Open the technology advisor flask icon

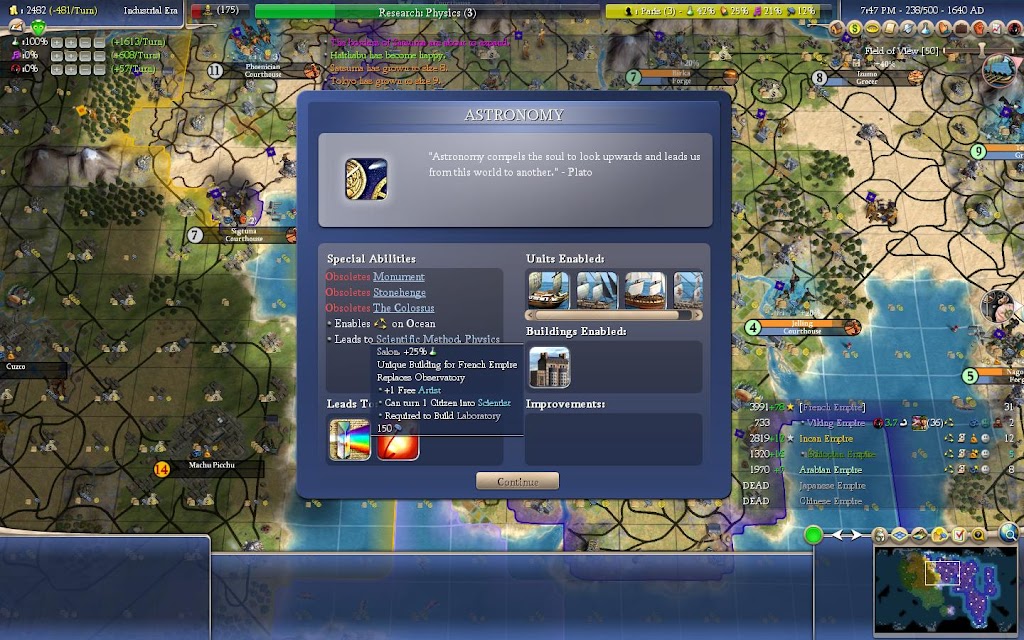click(x=925, y=30)
